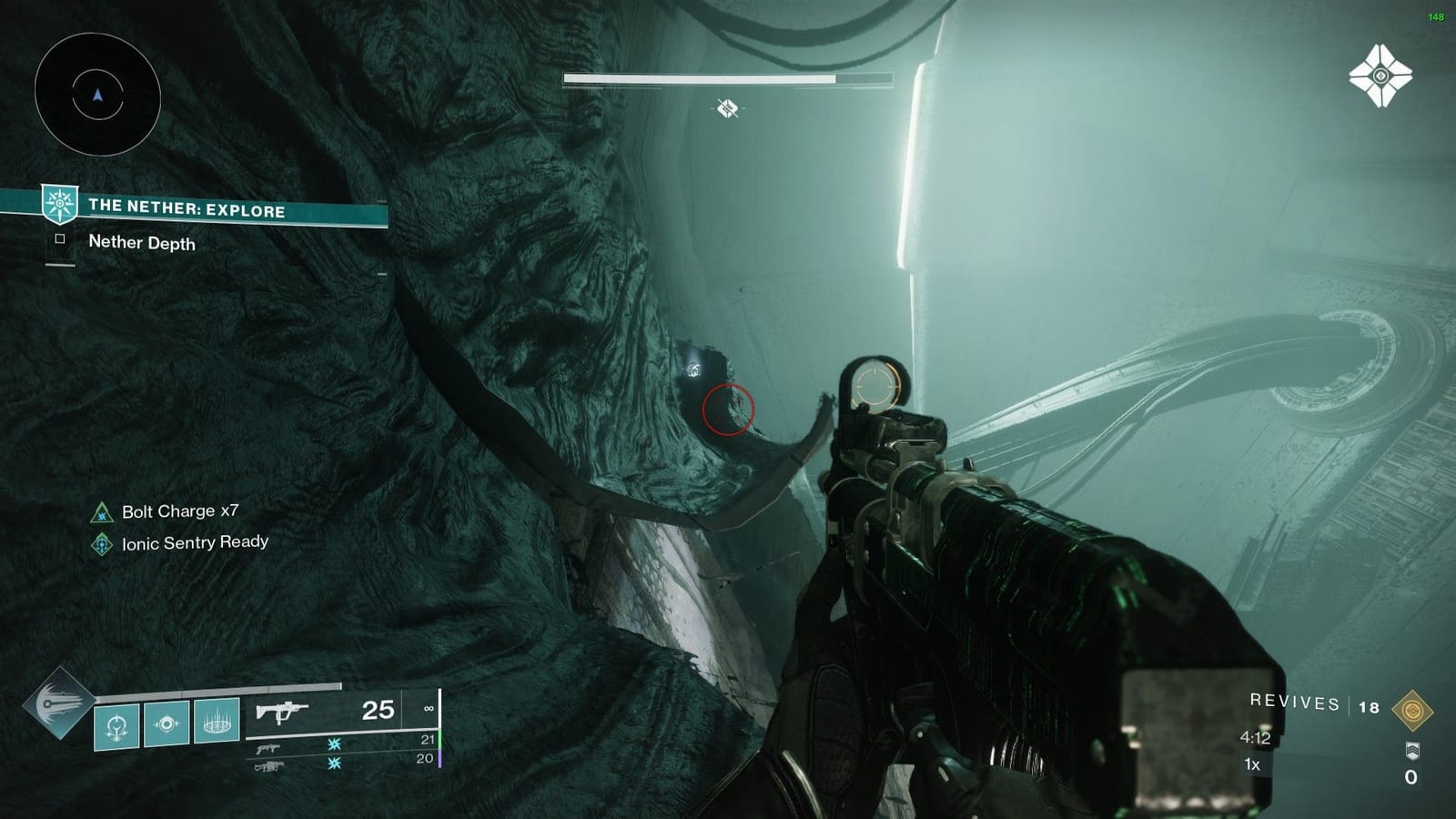The width and height of the screenshot is (1456, 819).
Task: Click the equipped SMG weapon icon
Action: tap(282, 710)
